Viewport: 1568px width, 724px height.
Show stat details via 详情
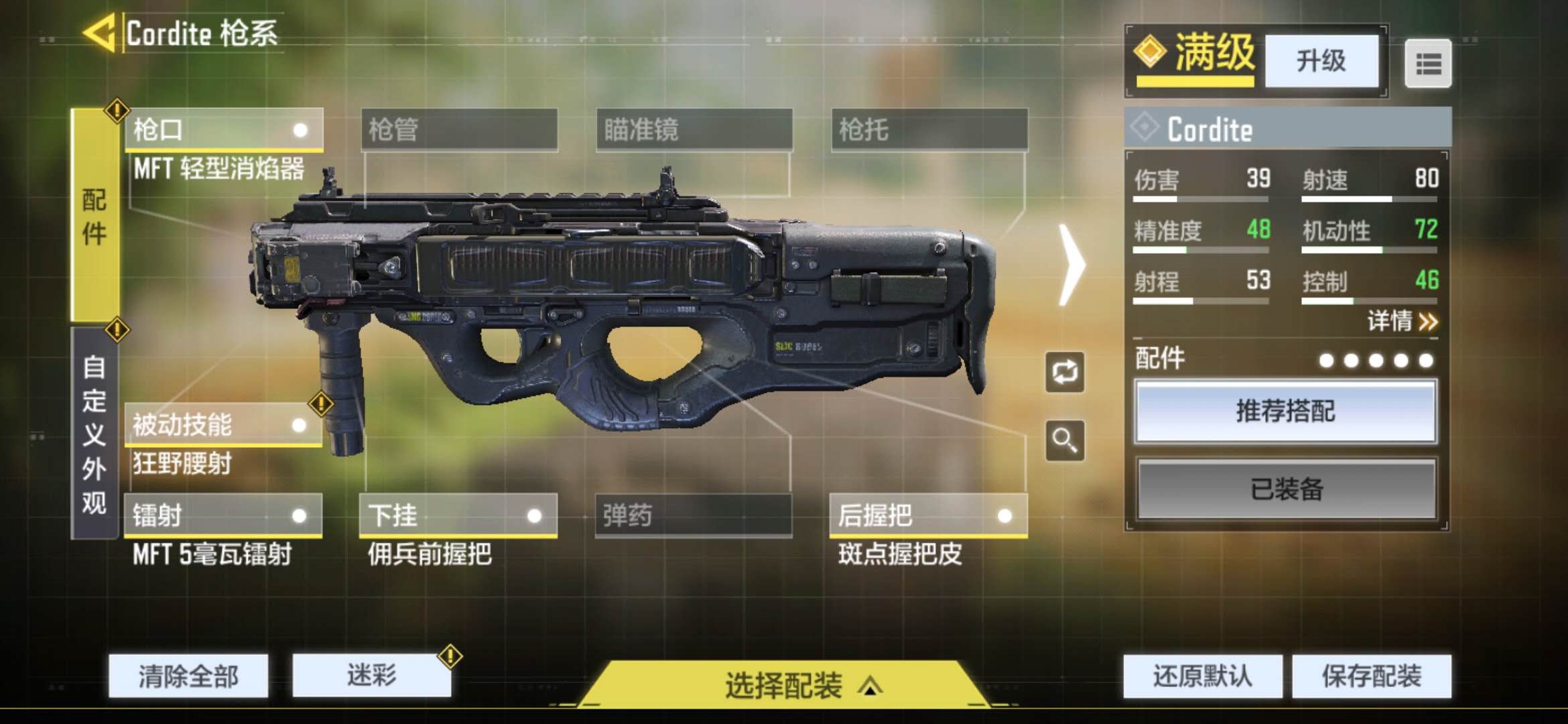click(x=1402, y=322)
